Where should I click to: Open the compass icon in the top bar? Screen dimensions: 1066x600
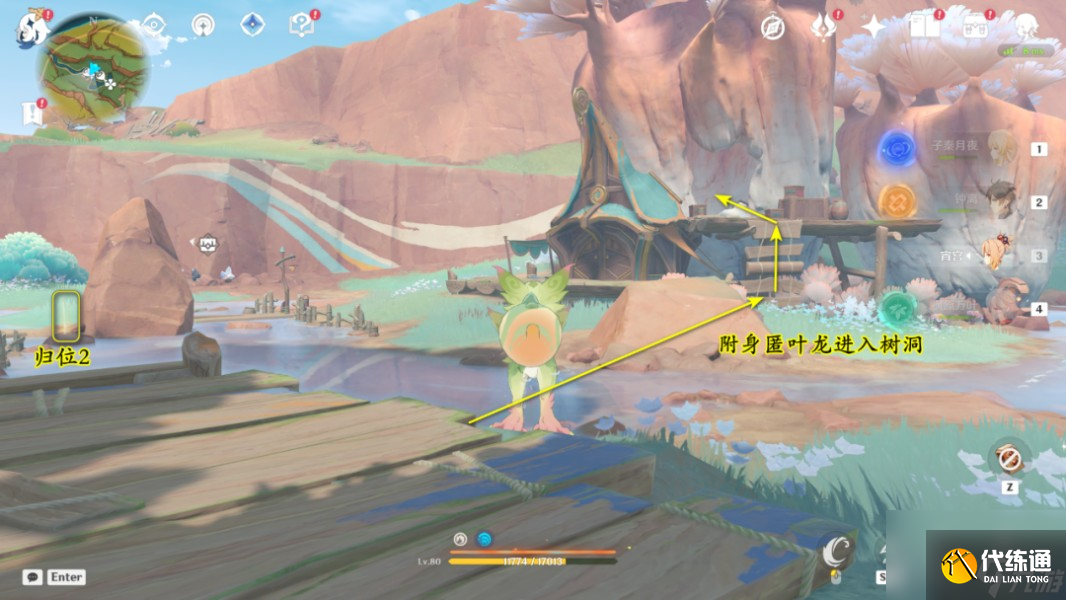click(772, 27)
